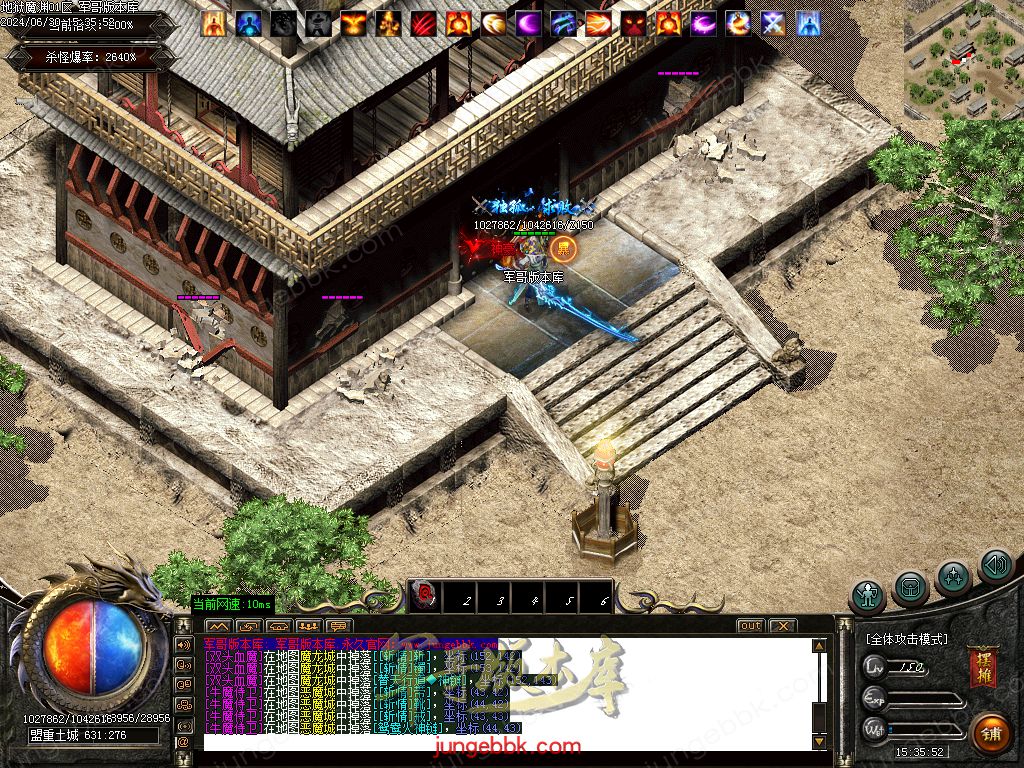Open the character equipment round button
Viewport: 1024px width, 768px height.
pos(868,596)
